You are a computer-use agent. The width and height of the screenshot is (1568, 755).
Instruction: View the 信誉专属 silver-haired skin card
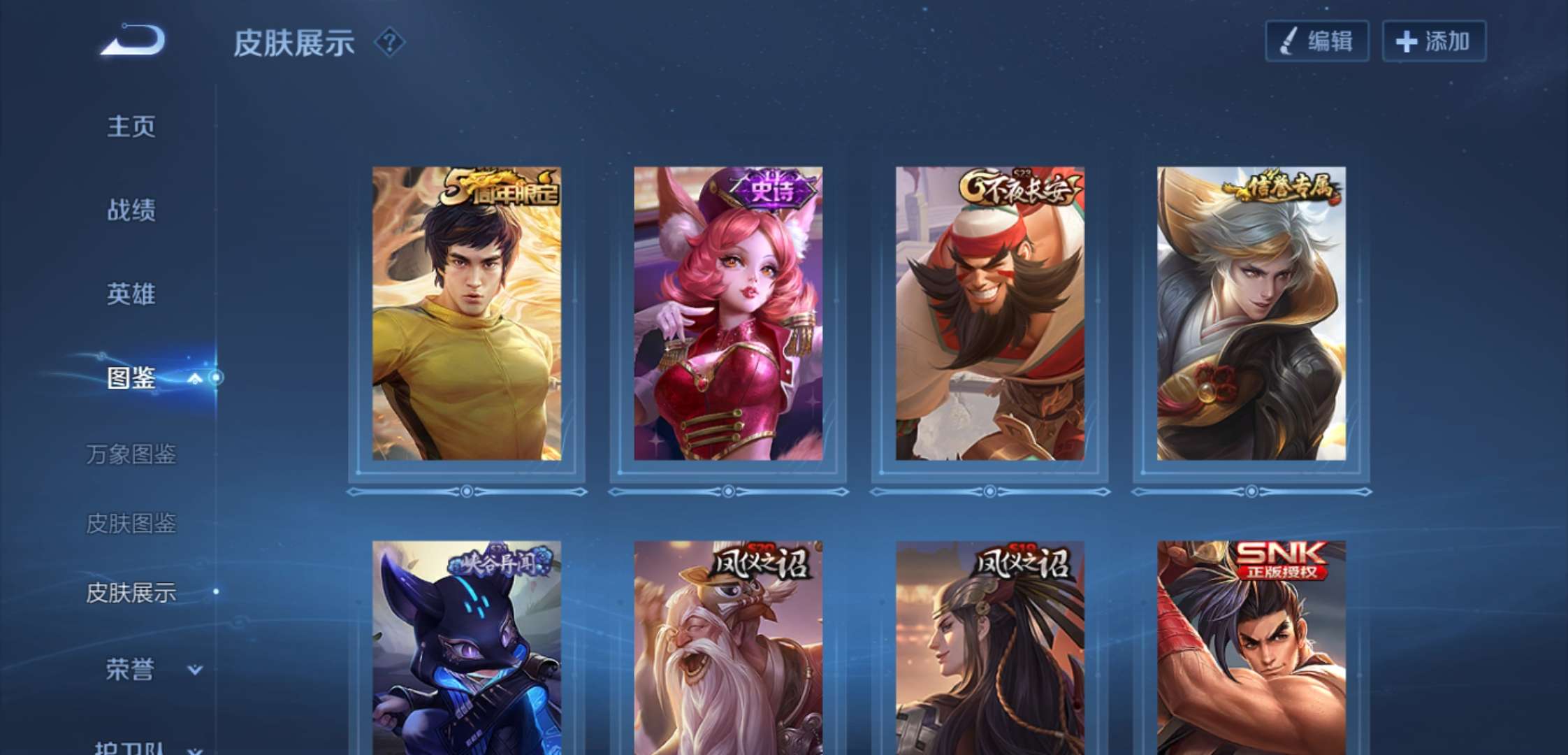coord(1251,313)
